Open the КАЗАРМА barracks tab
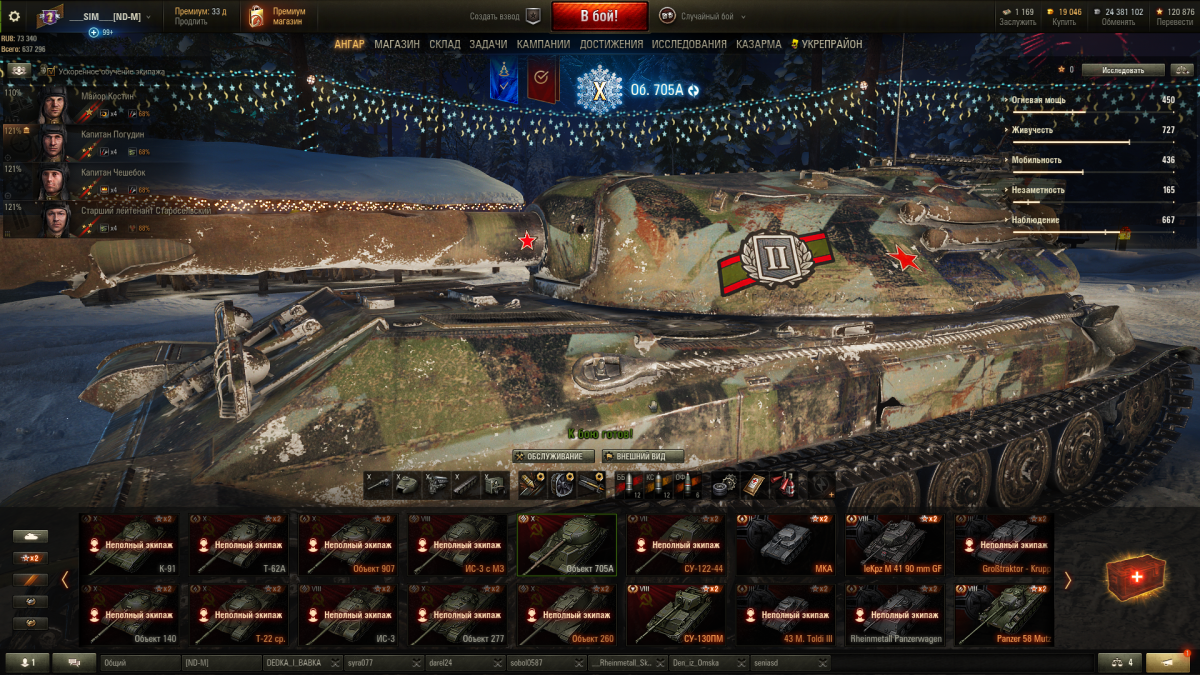Viewport: 1200px width, 675px height. click(x=759, y=44)
